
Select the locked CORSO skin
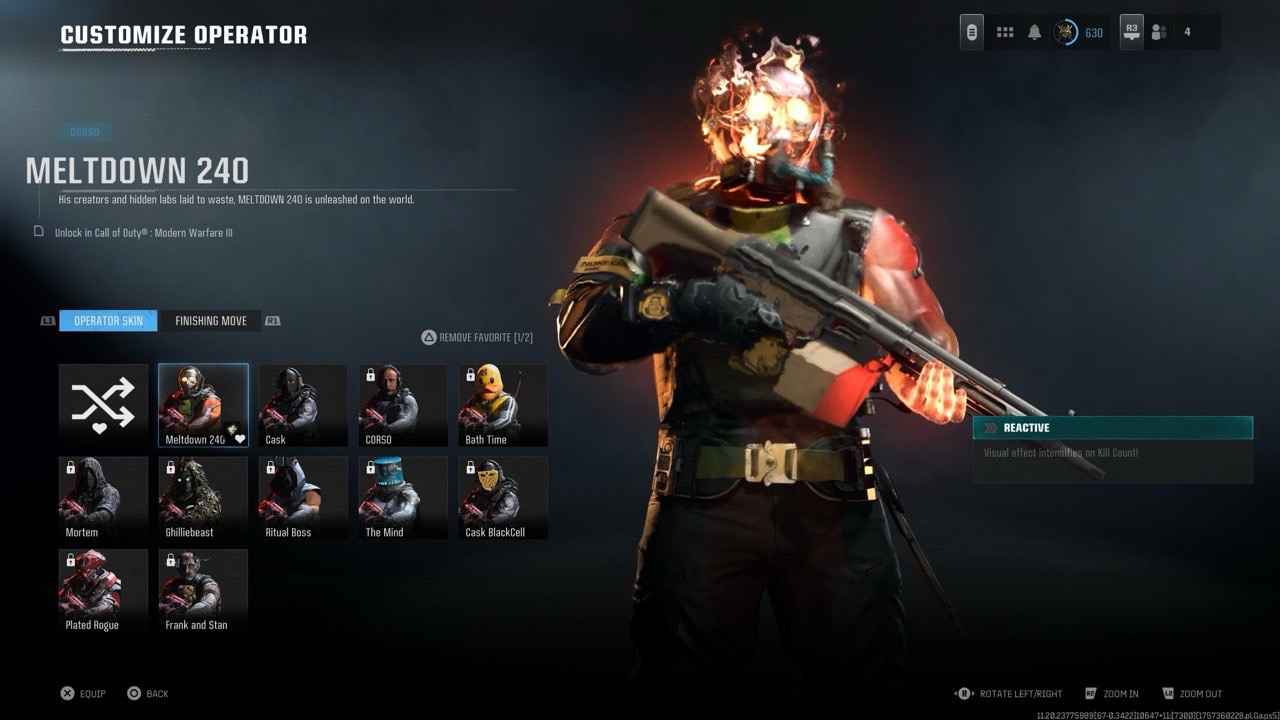coord(403,405)
